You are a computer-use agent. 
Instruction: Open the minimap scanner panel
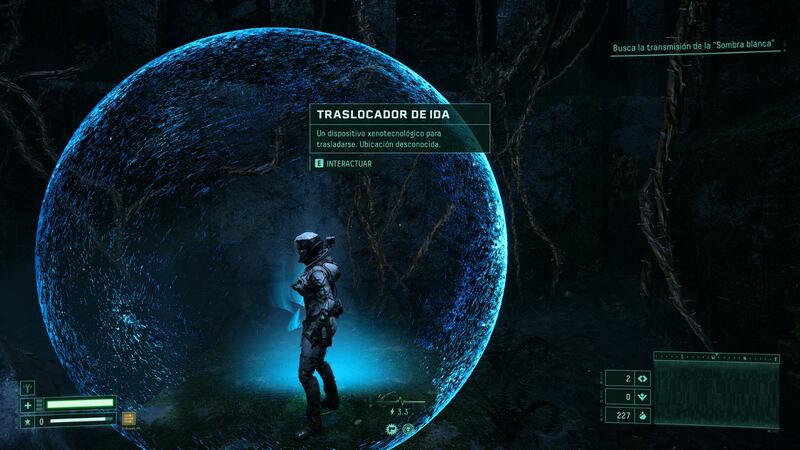(x=717, y=391)
